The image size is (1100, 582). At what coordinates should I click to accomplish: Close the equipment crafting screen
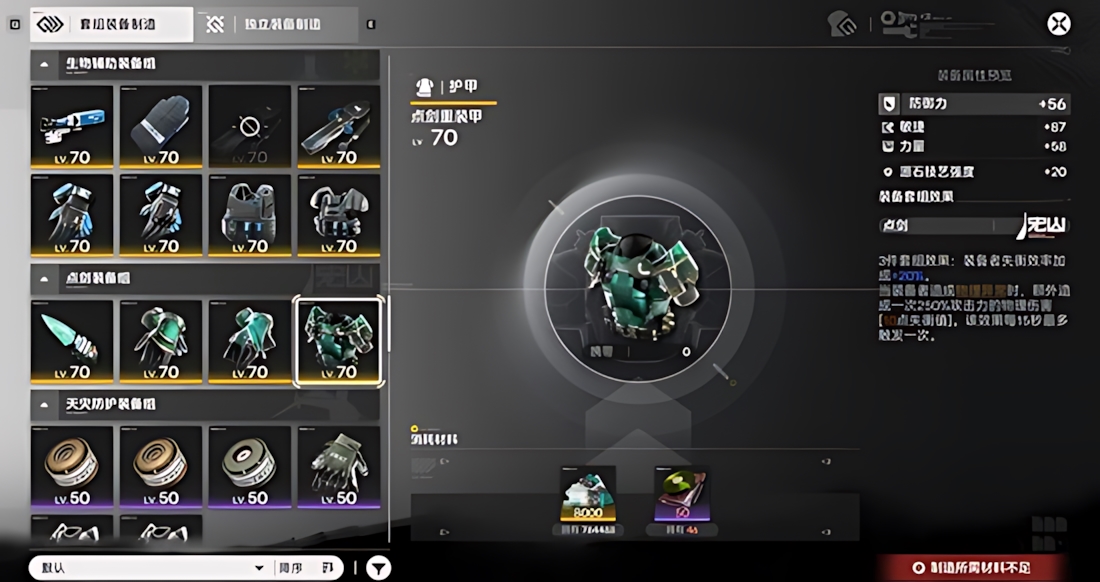click(1058, 24)
